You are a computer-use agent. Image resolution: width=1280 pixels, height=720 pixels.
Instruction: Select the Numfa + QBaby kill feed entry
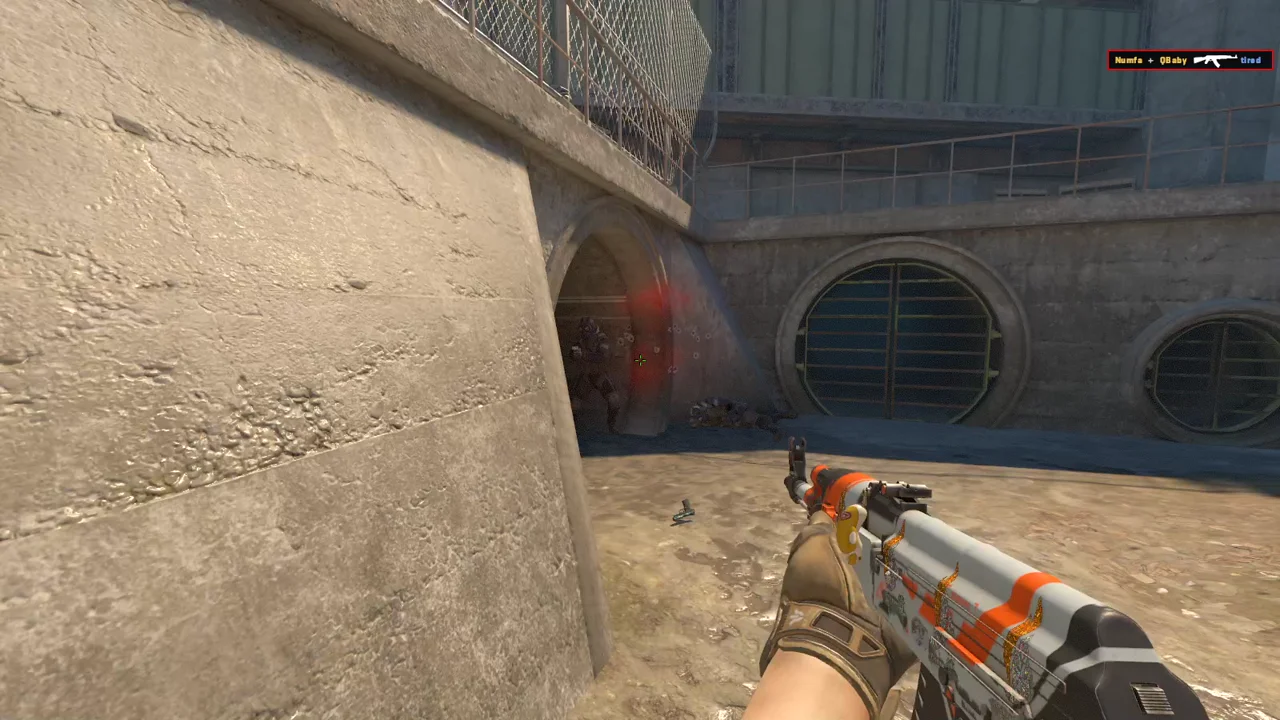(x=1190, y=60)
